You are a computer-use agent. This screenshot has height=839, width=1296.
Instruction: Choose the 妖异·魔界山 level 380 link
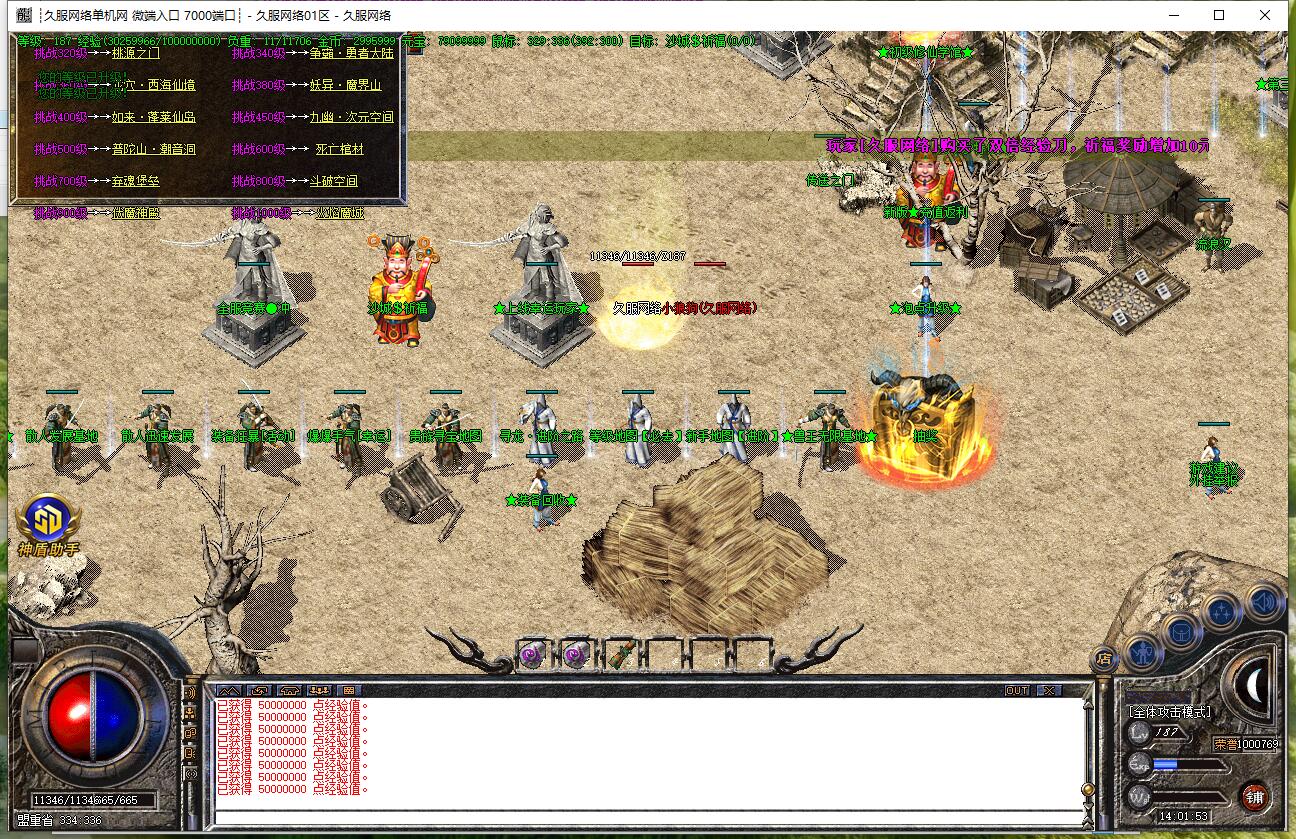click(x=345, y=85)
